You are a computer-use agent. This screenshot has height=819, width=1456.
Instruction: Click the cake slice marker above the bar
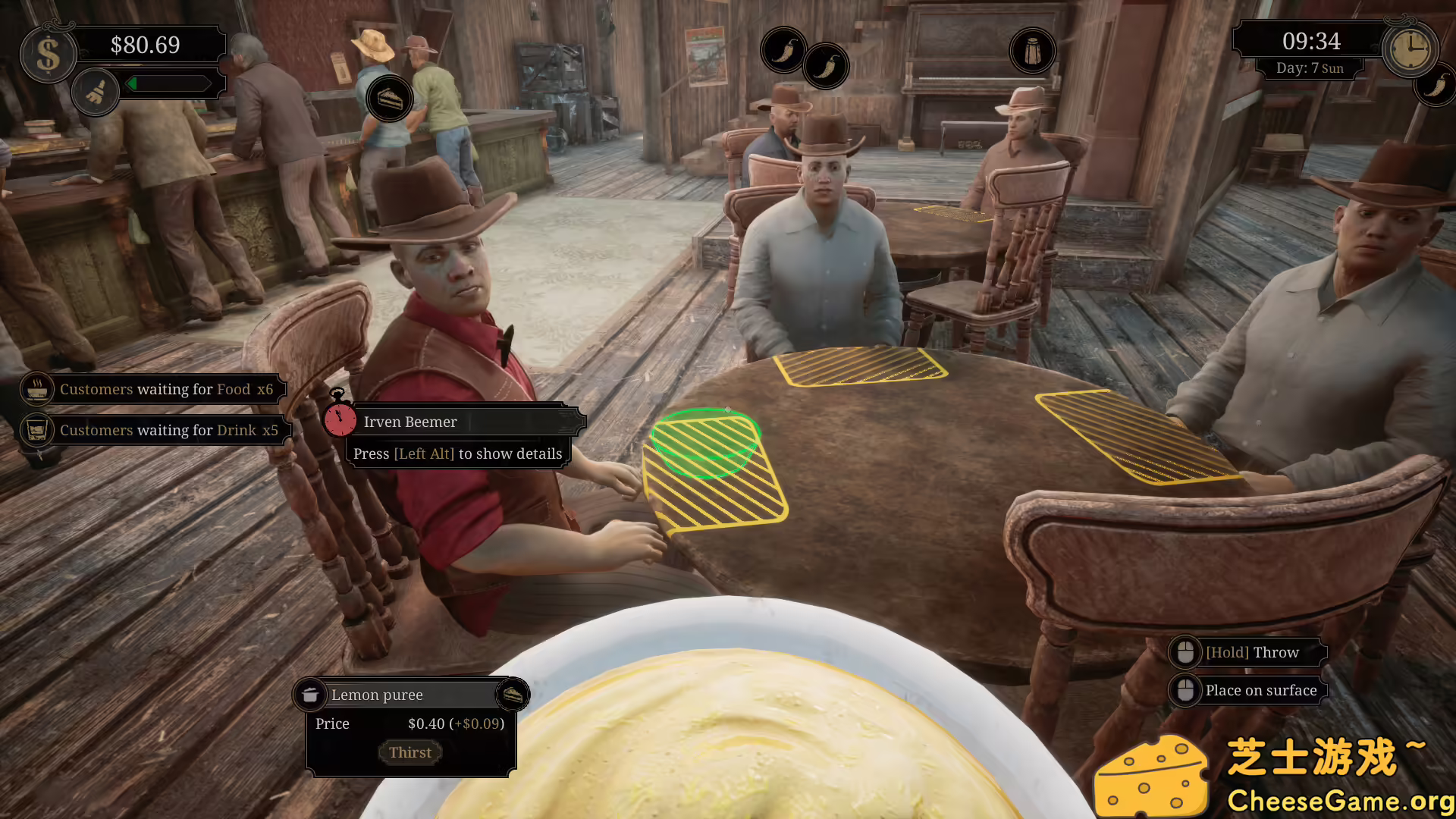click(x=391, y=98)
